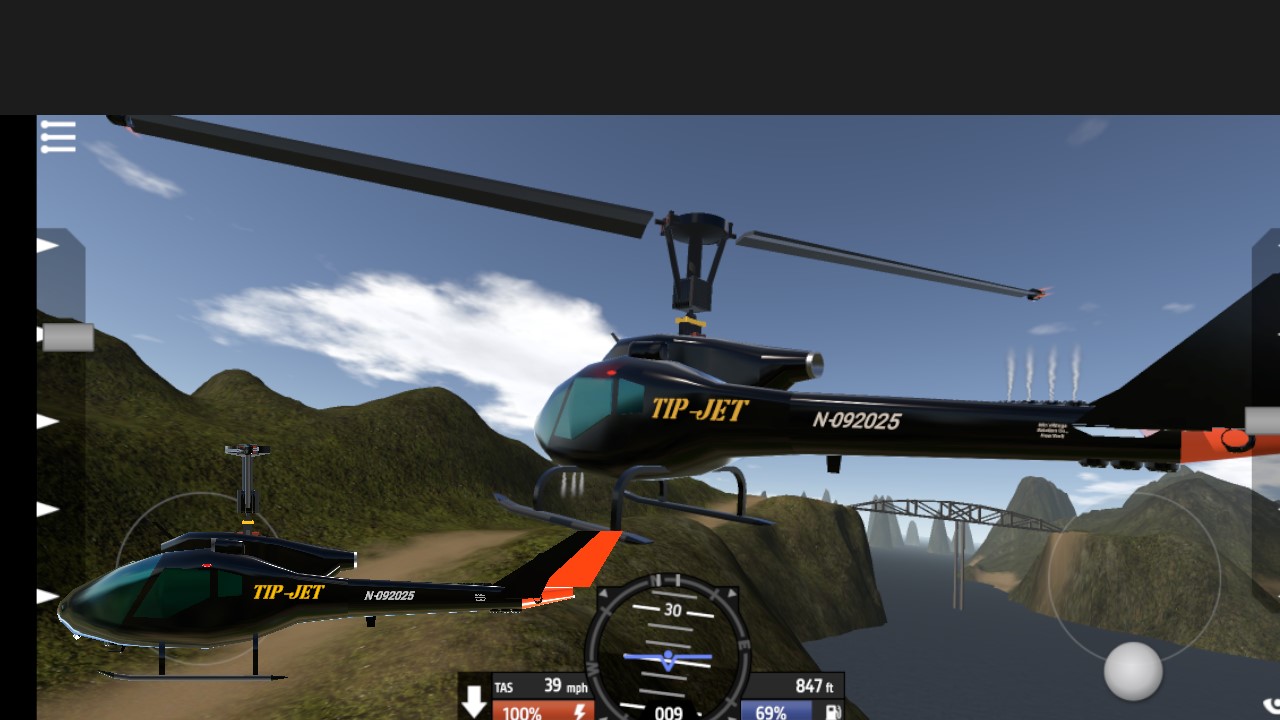Tap the eye camera view icon
Screen dimensions: 1280x720
pos(1271,706)
